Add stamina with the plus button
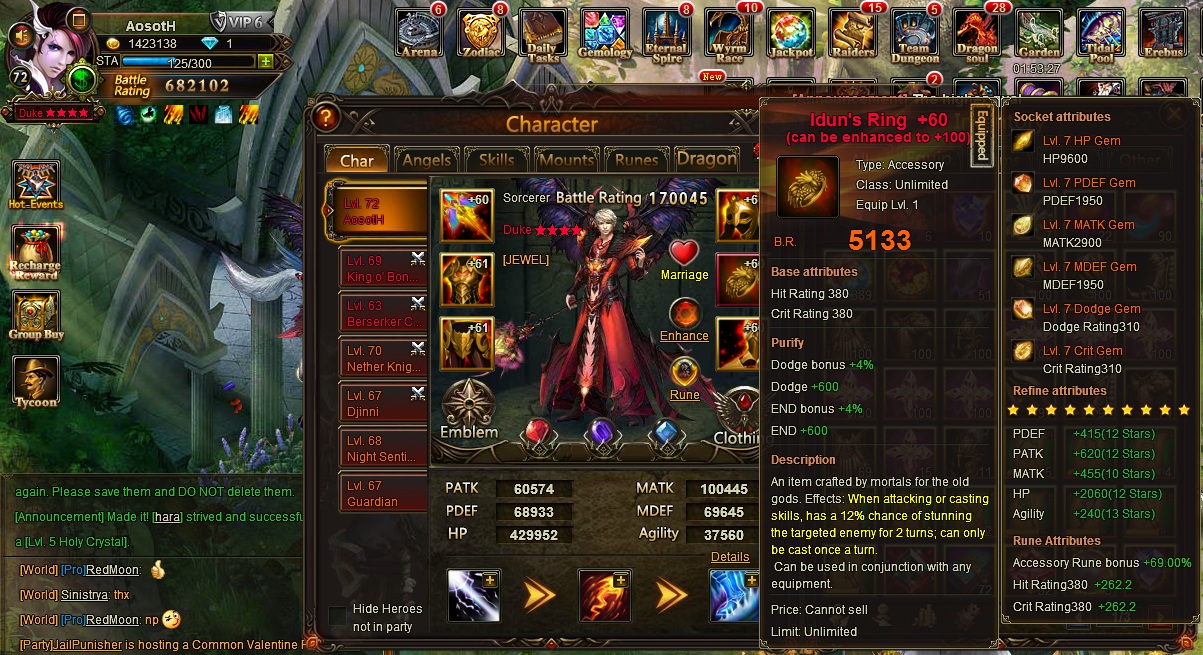The height and width of the screenshot is (655, 1203). tap(265, 61)
